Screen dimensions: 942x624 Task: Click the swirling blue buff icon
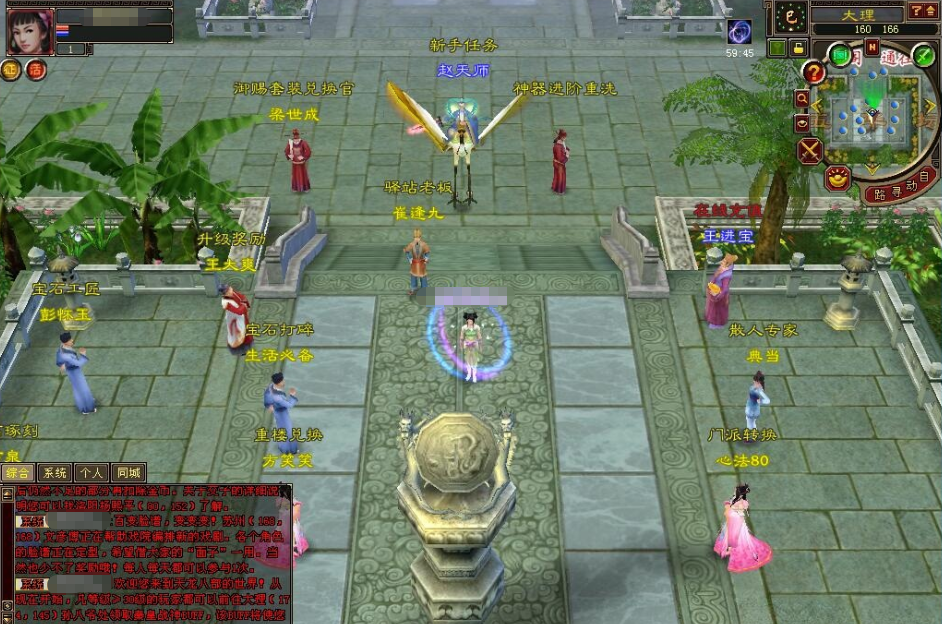tap(740, 32)
